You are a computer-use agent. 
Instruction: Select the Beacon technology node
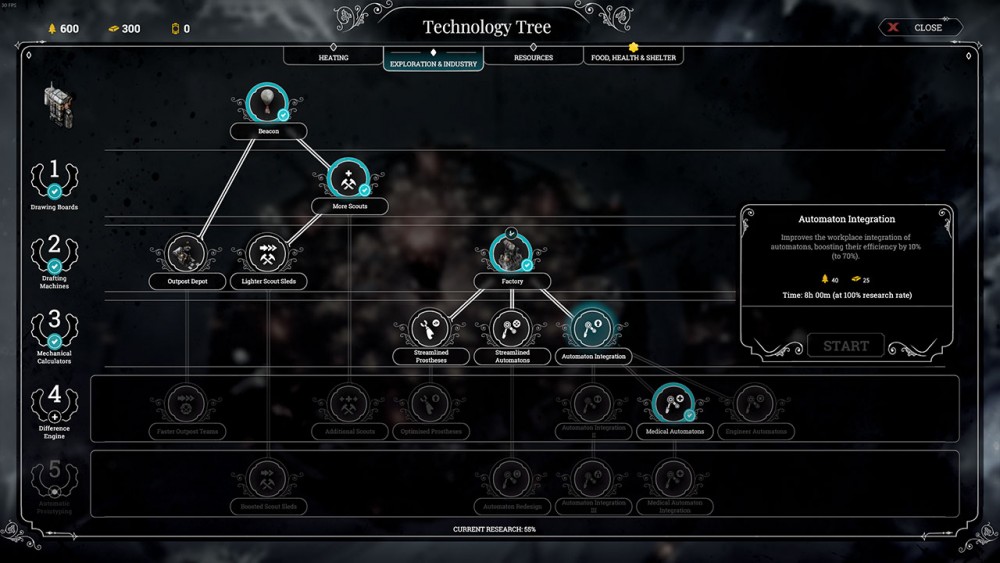(267, 104)
